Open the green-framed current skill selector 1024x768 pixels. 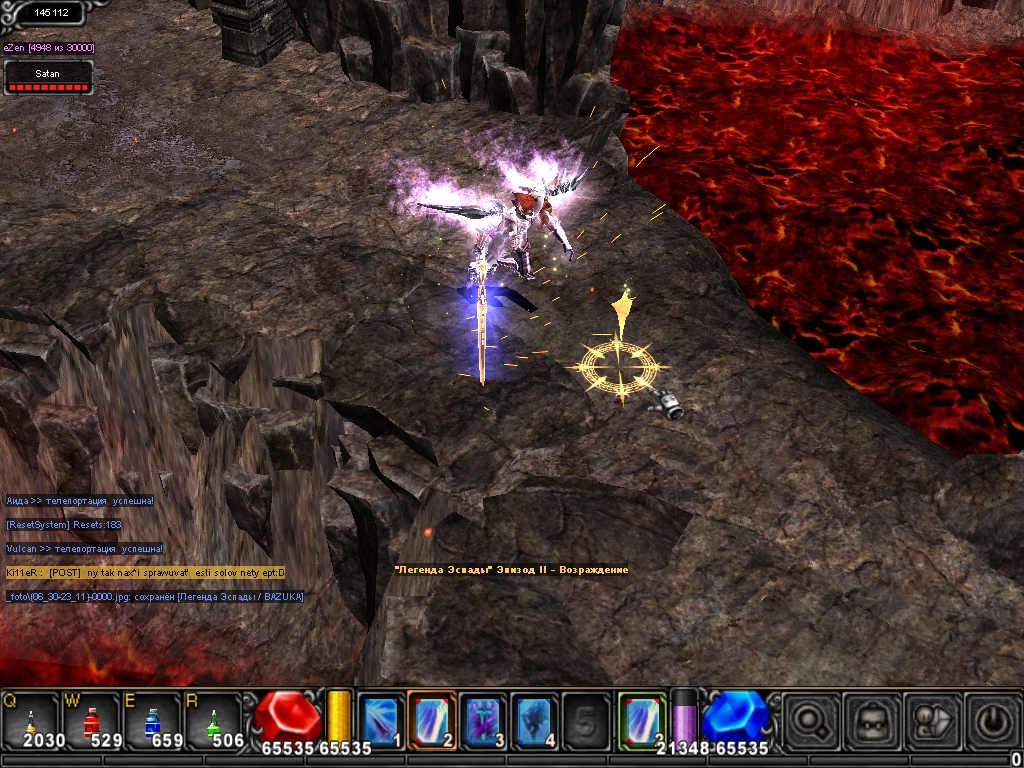641,719
